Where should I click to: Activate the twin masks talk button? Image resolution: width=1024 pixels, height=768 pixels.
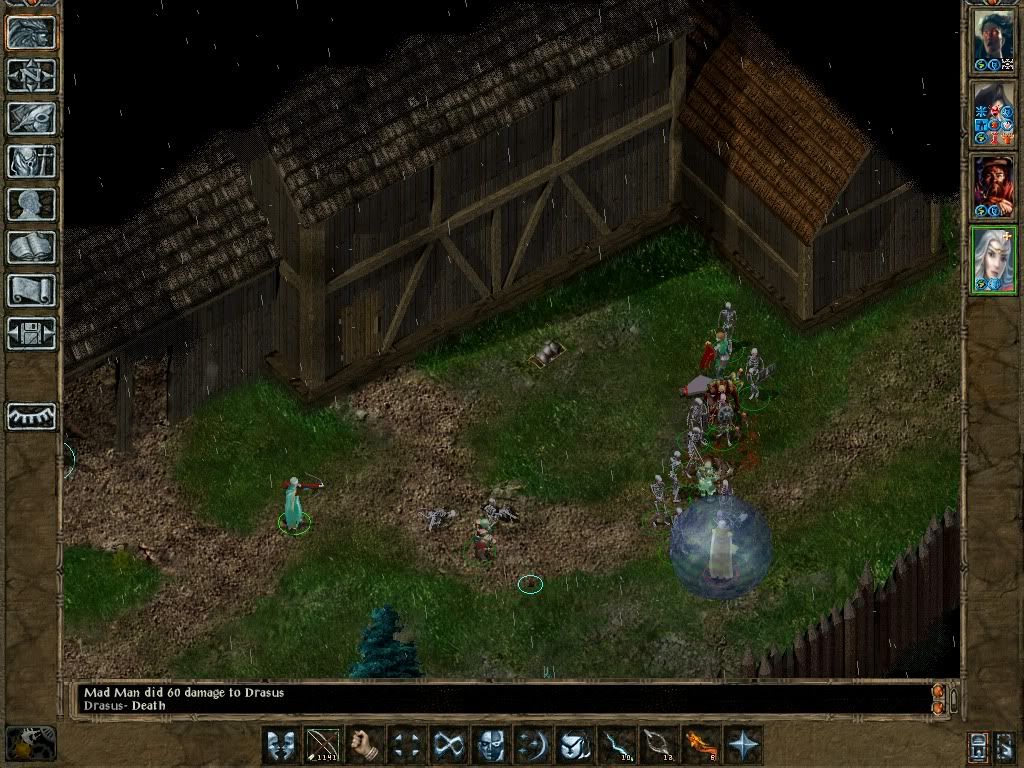(282, 746)
